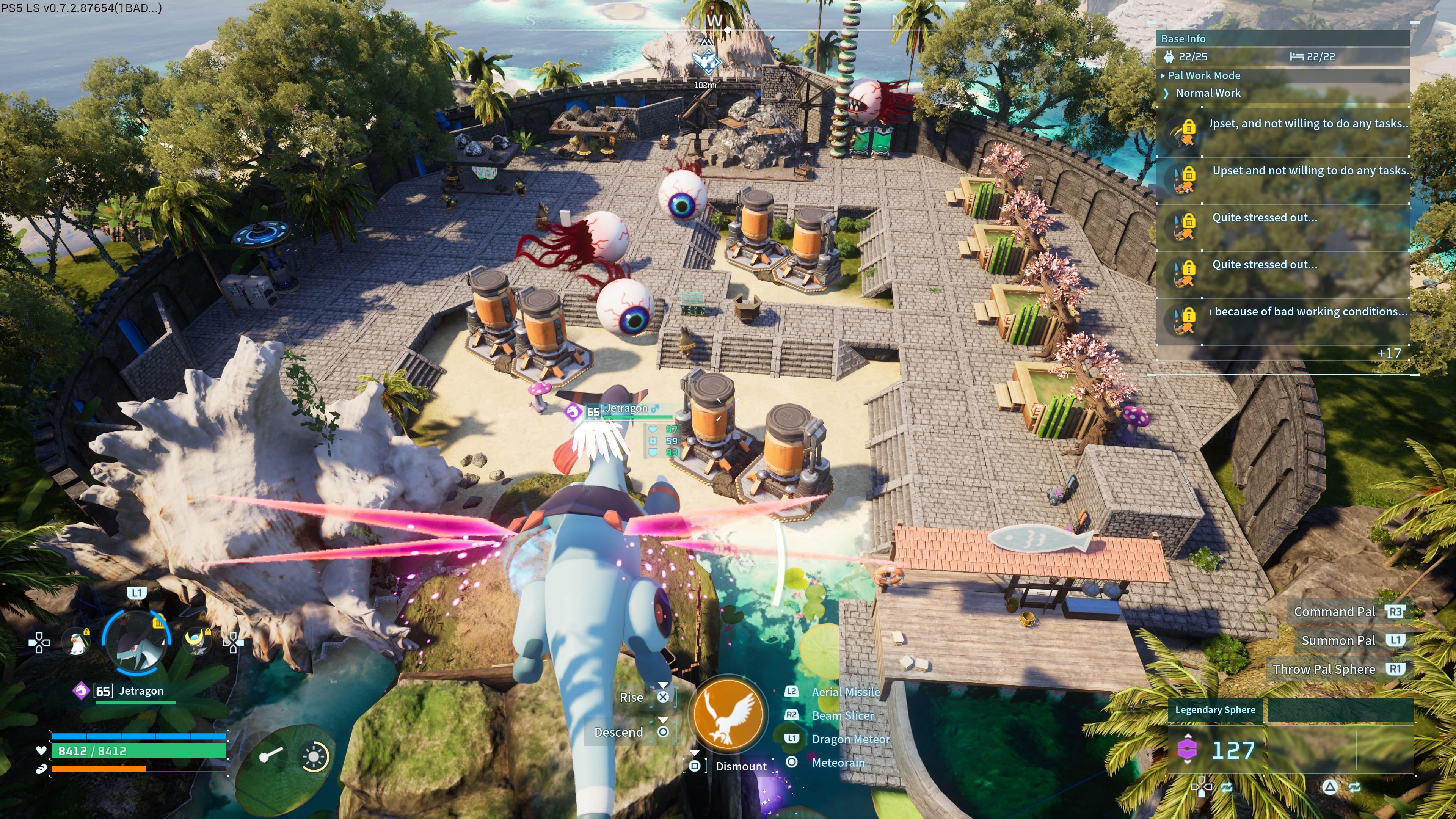Click the Base Info panel header
Viewport: 1456px width, 819px height.
click(x=1183, y=38)
